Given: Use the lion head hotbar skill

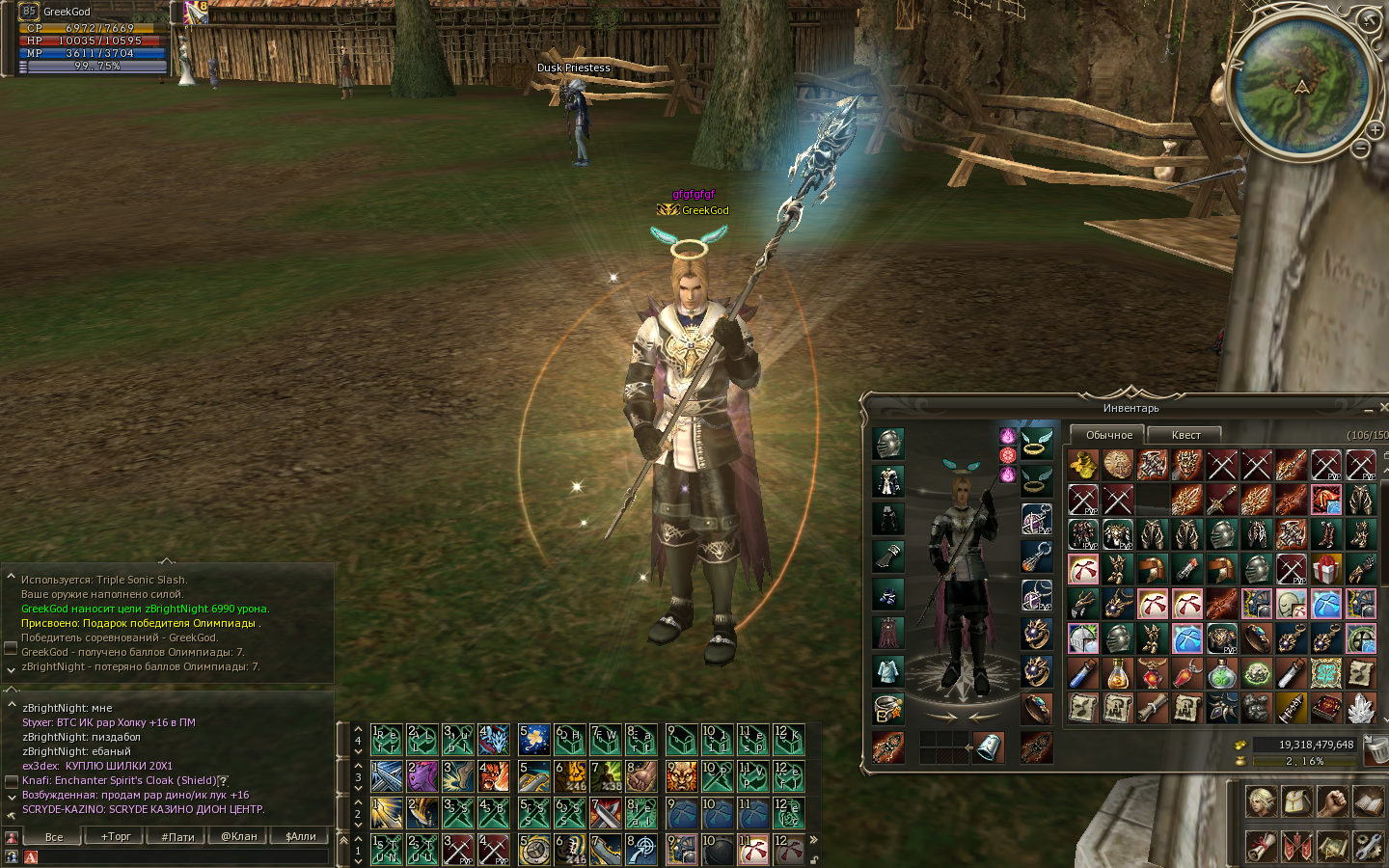Looking at the screenshot, I should [x=681, y=776].
